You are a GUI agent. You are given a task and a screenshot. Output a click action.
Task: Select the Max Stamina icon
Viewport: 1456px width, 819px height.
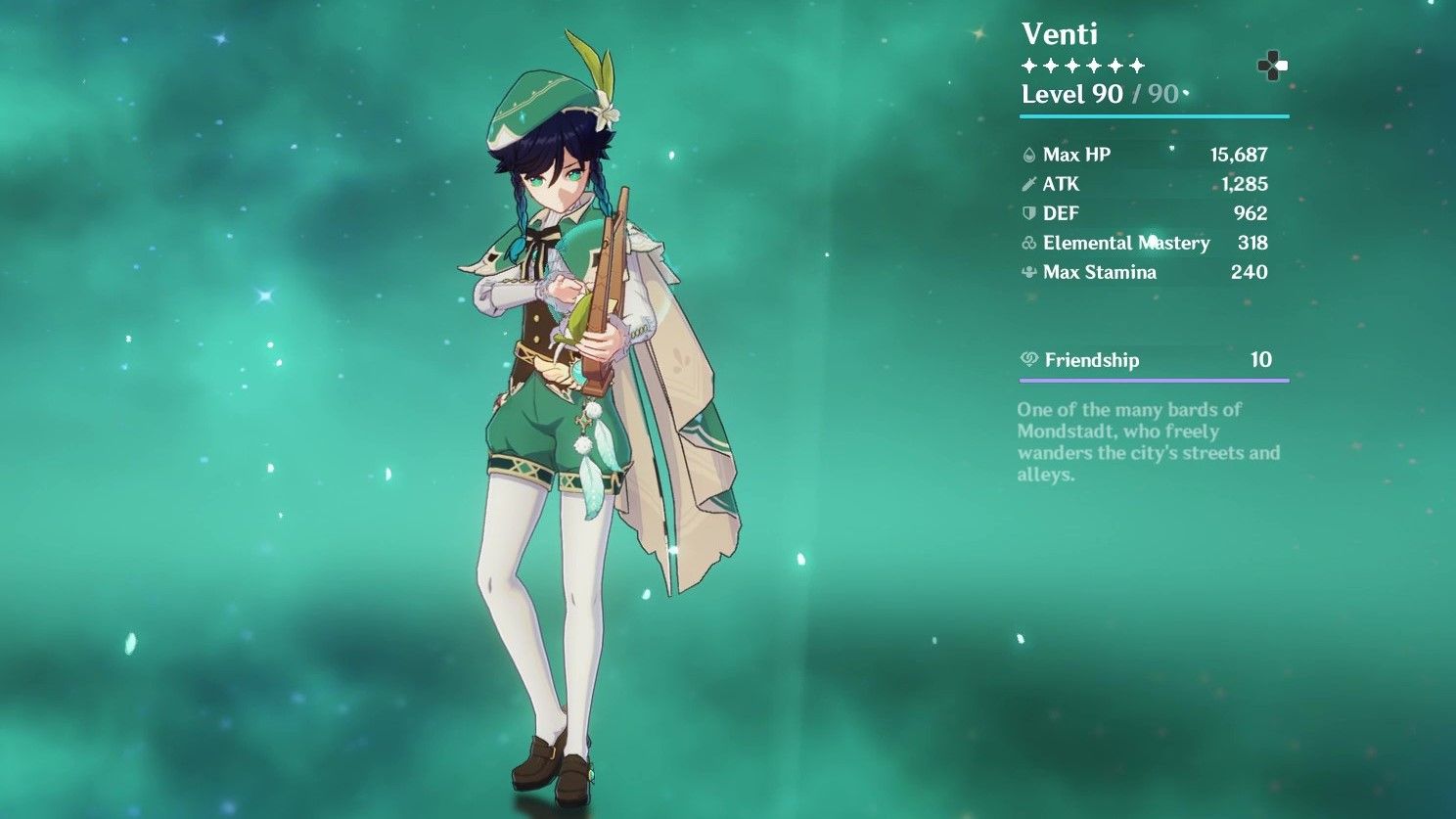click(x=1028, y=272)
